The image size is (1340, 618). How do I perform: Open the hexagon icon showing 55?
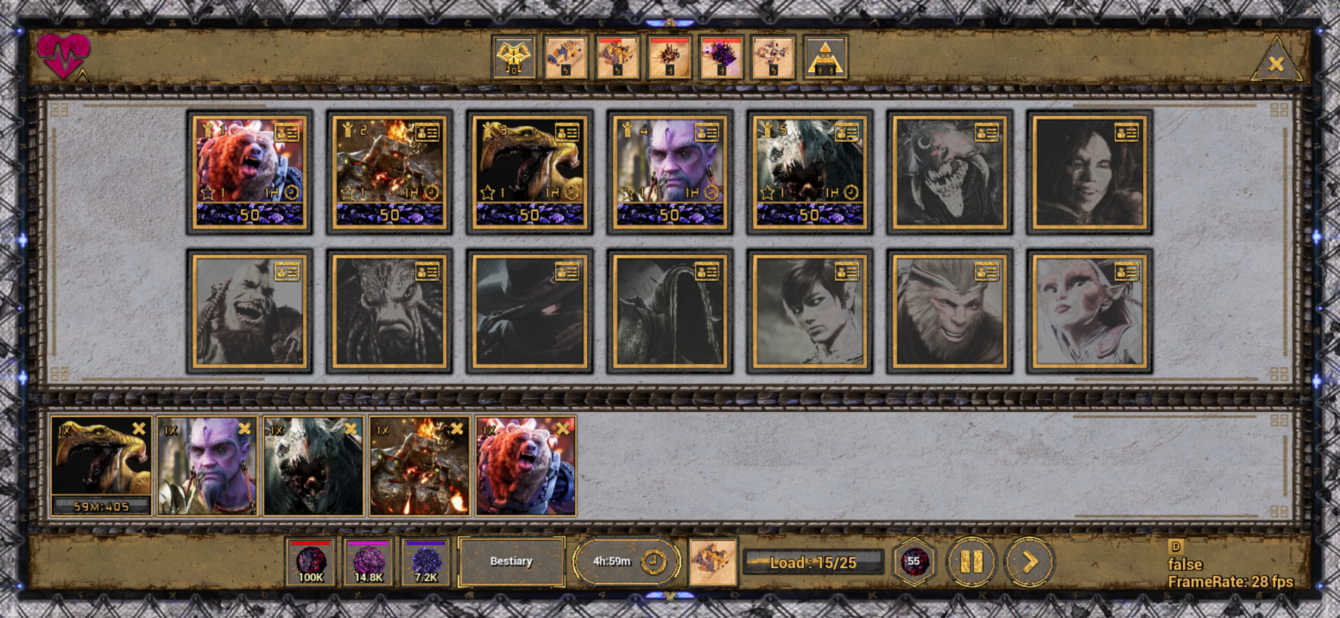click(913, 562)
